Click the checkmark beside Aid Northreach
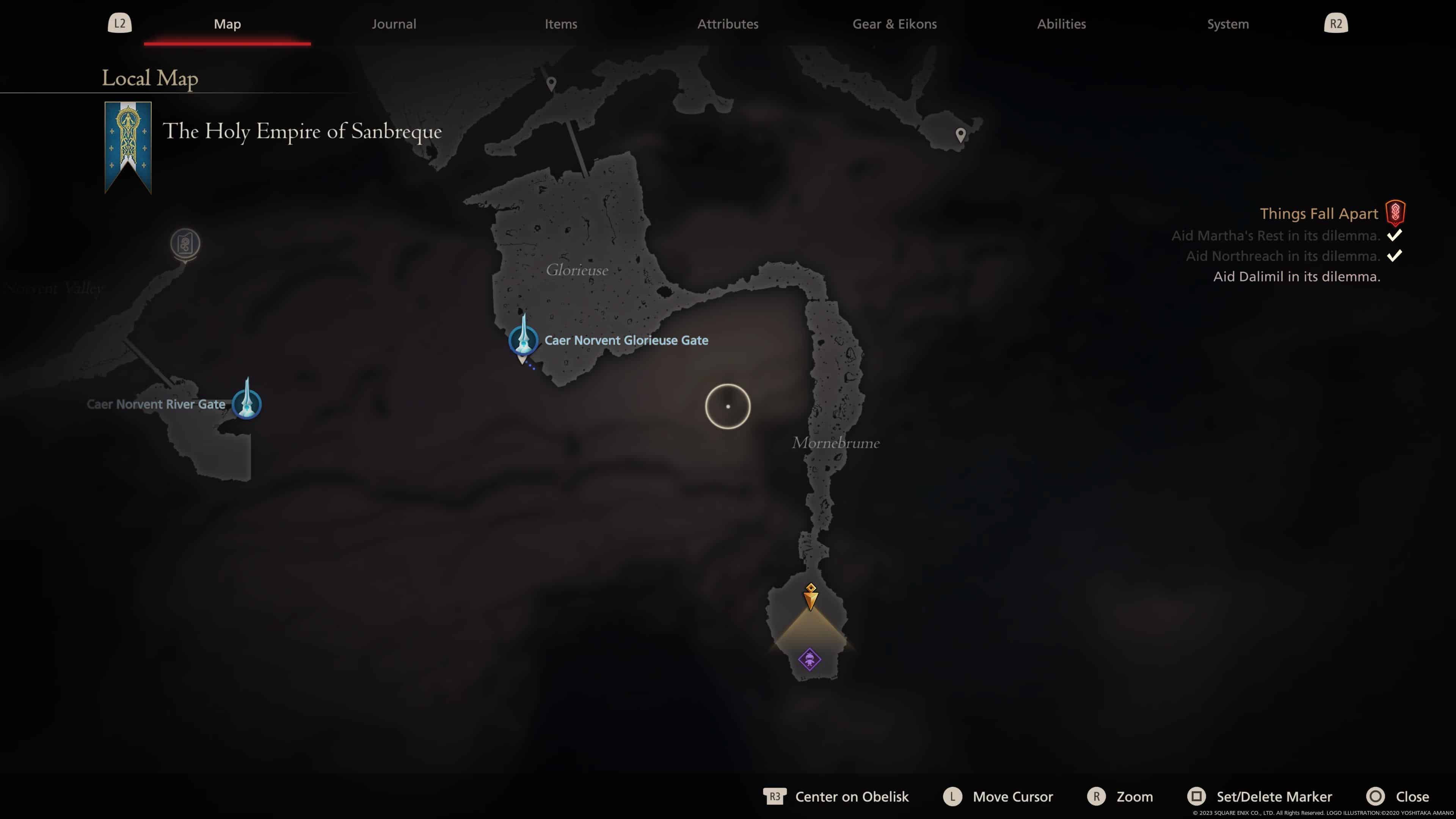The image size is (1456, 819). click(1395, 256)
